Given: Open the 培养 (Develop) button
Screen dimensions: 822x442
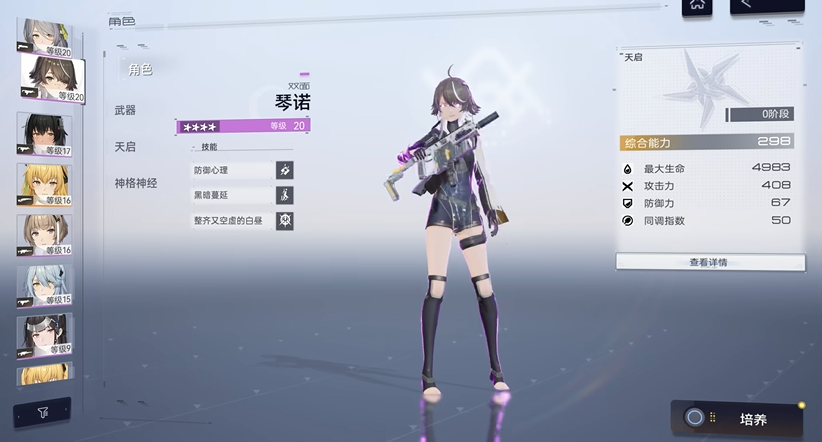Looking at the screenshot, I should (x=738, y=418).
